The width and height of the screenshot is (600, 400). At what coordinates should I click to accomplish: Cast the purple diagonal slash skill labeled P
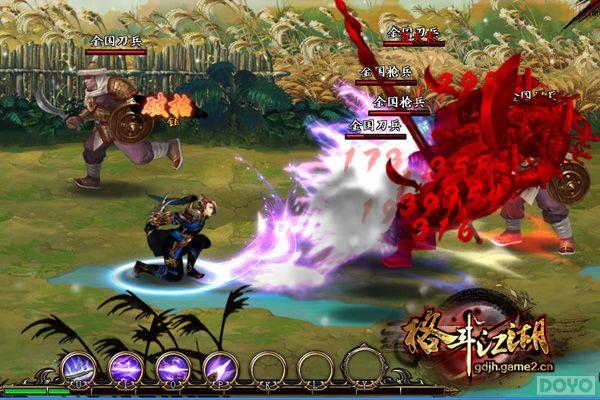219,367
